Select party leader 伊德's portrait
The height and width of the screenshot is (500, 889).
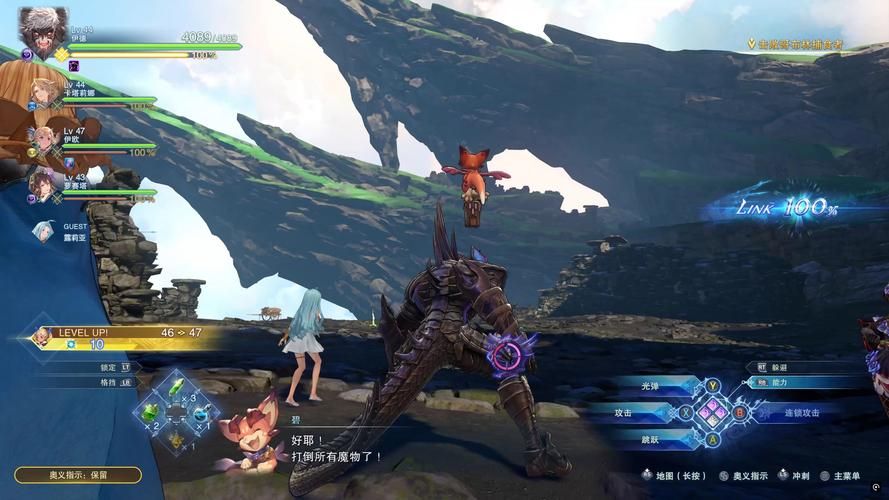(41, 28)
